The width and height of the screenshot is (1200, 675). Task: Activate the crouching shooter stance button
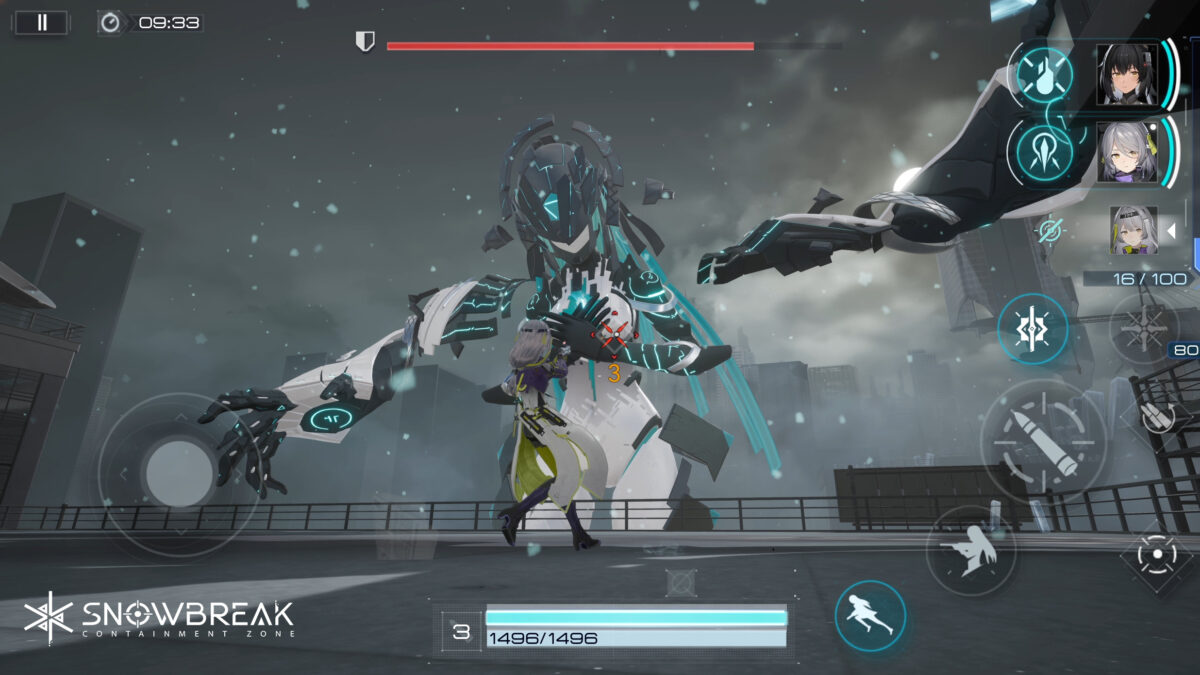[x=970, y=551]
